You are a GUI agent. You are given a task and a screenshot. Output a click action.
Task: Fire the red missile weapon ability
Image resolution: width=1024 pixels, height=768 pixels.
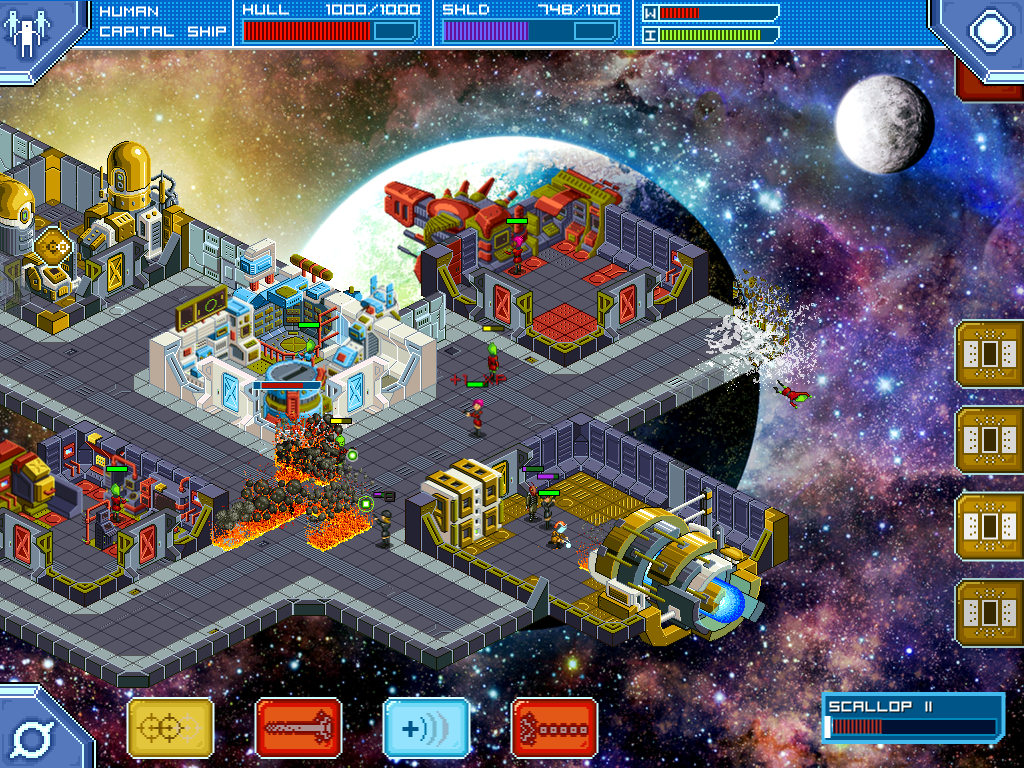coord(298,728)
